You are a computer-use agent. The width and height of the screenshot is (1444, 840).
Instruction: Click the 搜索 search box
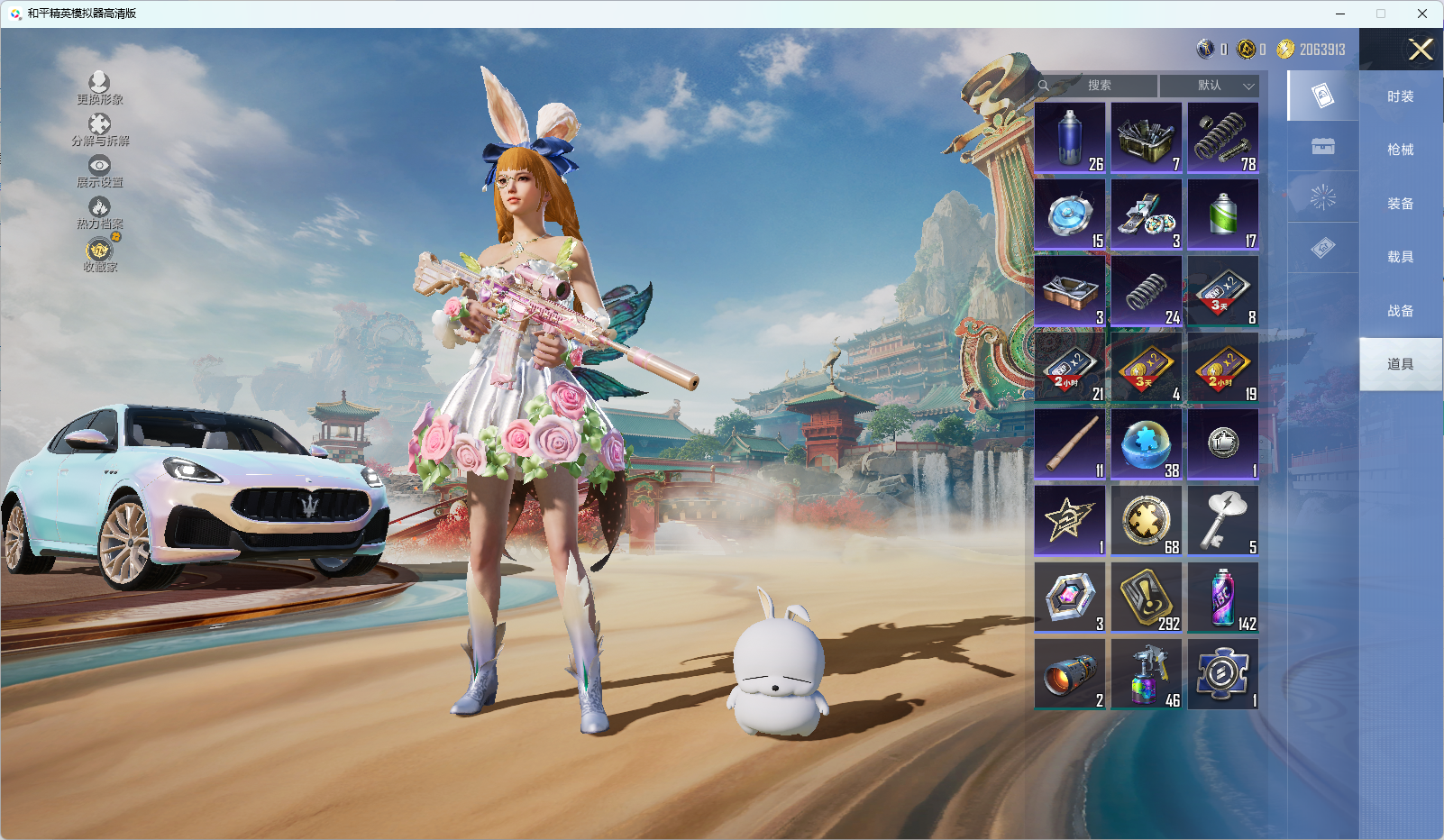coord(1098,86)
